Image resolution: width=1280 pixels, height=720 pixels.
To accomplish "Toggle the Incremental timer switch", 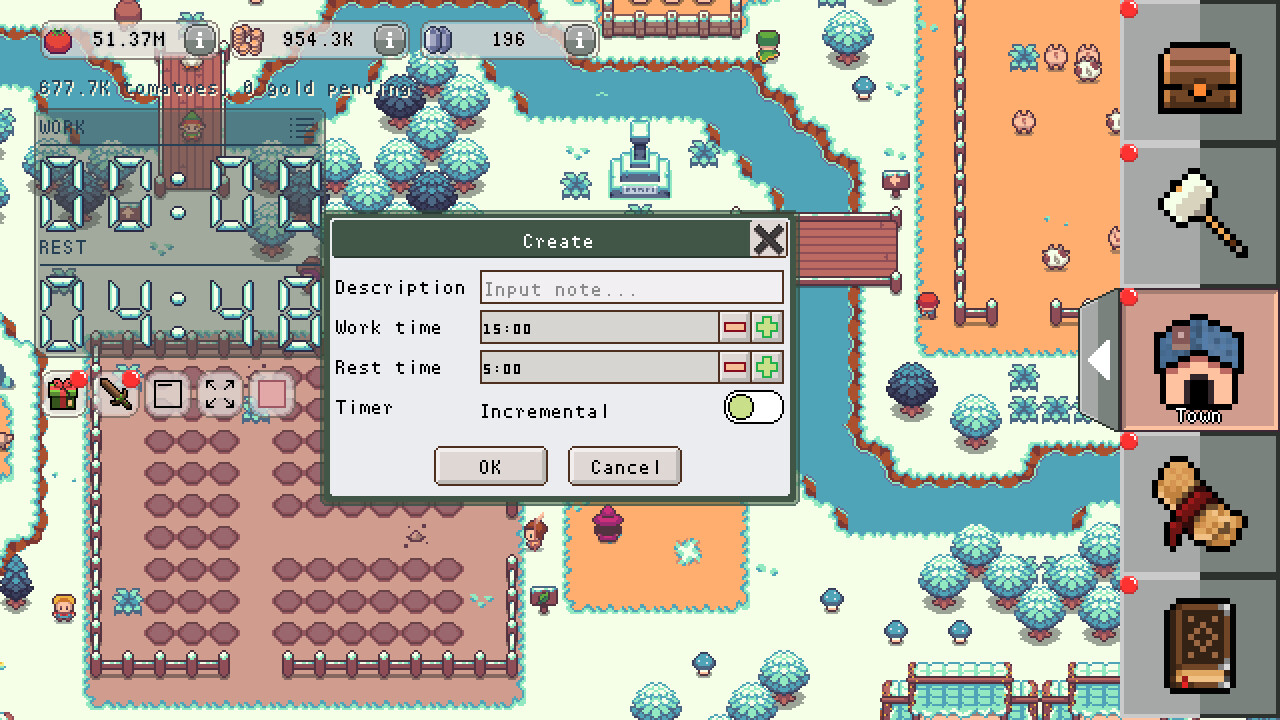I will pos(753,408).
